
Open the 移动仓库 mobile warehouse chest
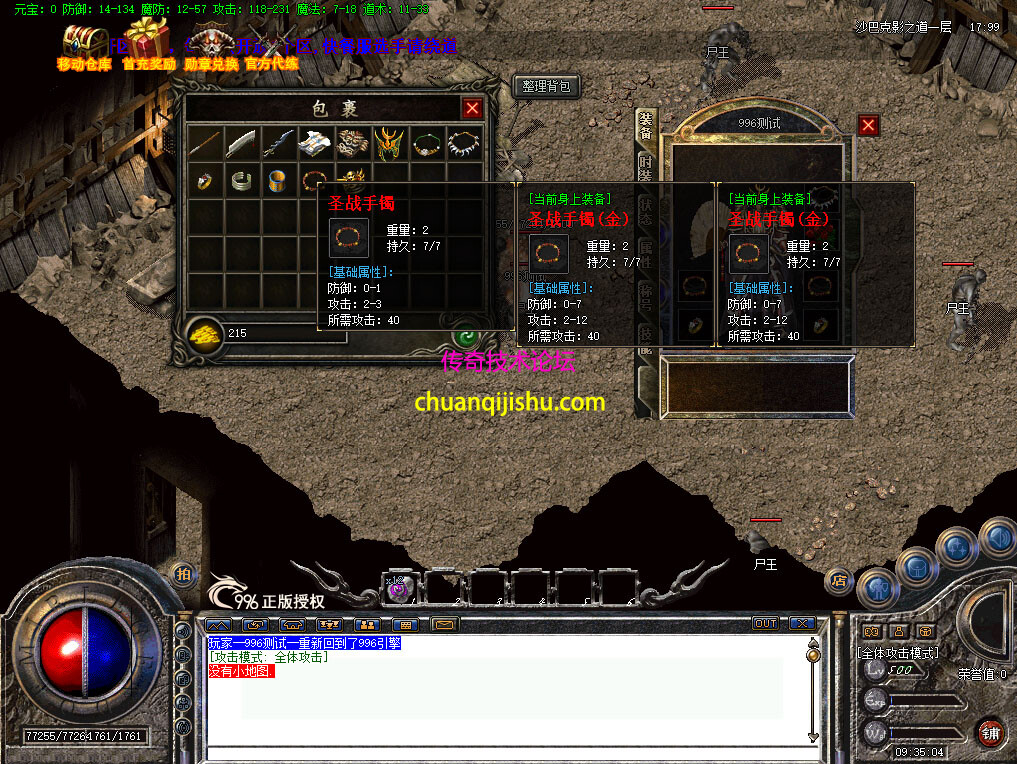(x=84, y=46)
